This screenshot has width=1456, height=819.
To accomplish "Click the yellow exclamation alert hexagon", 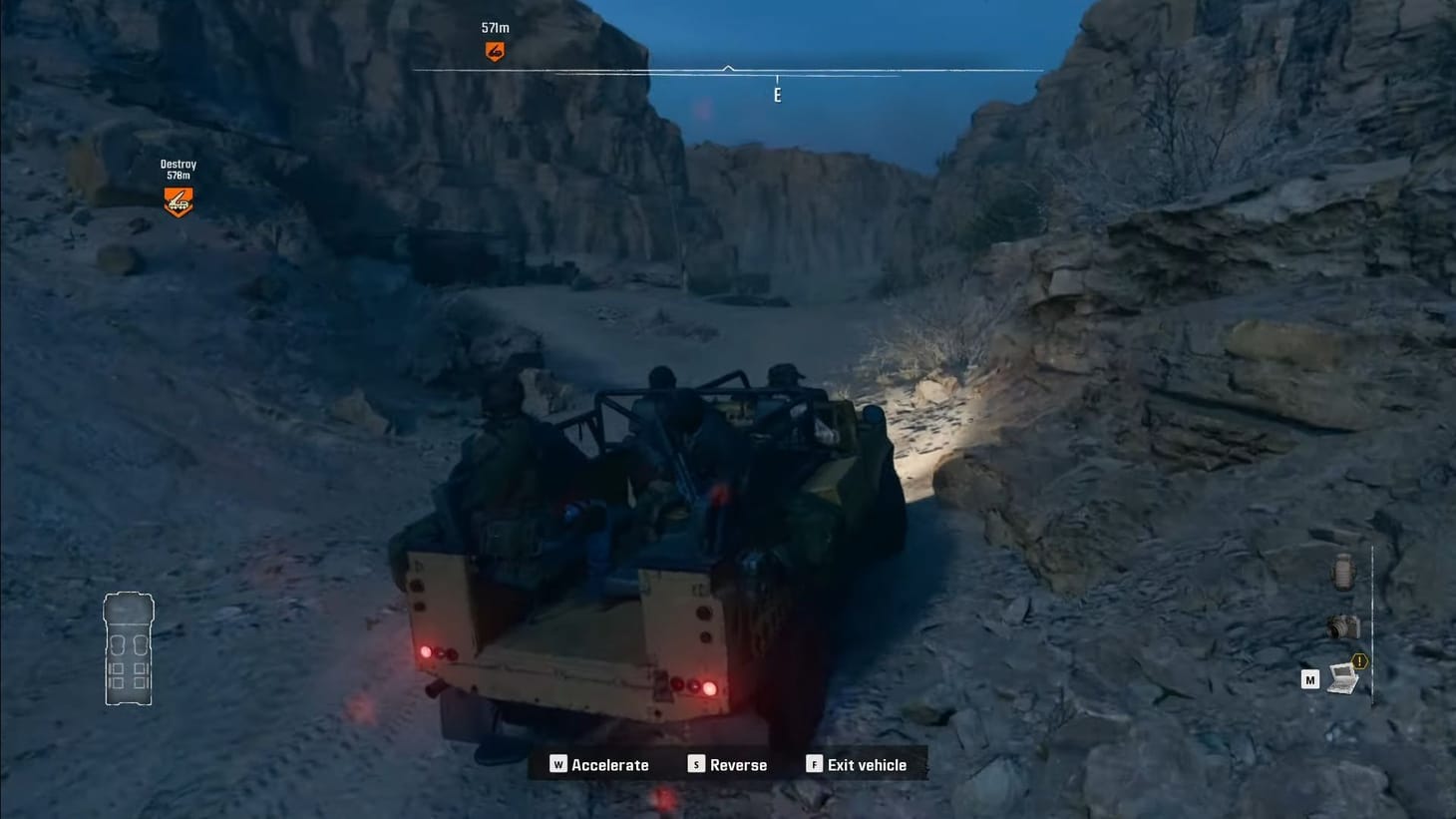I will click(1358, 659).
